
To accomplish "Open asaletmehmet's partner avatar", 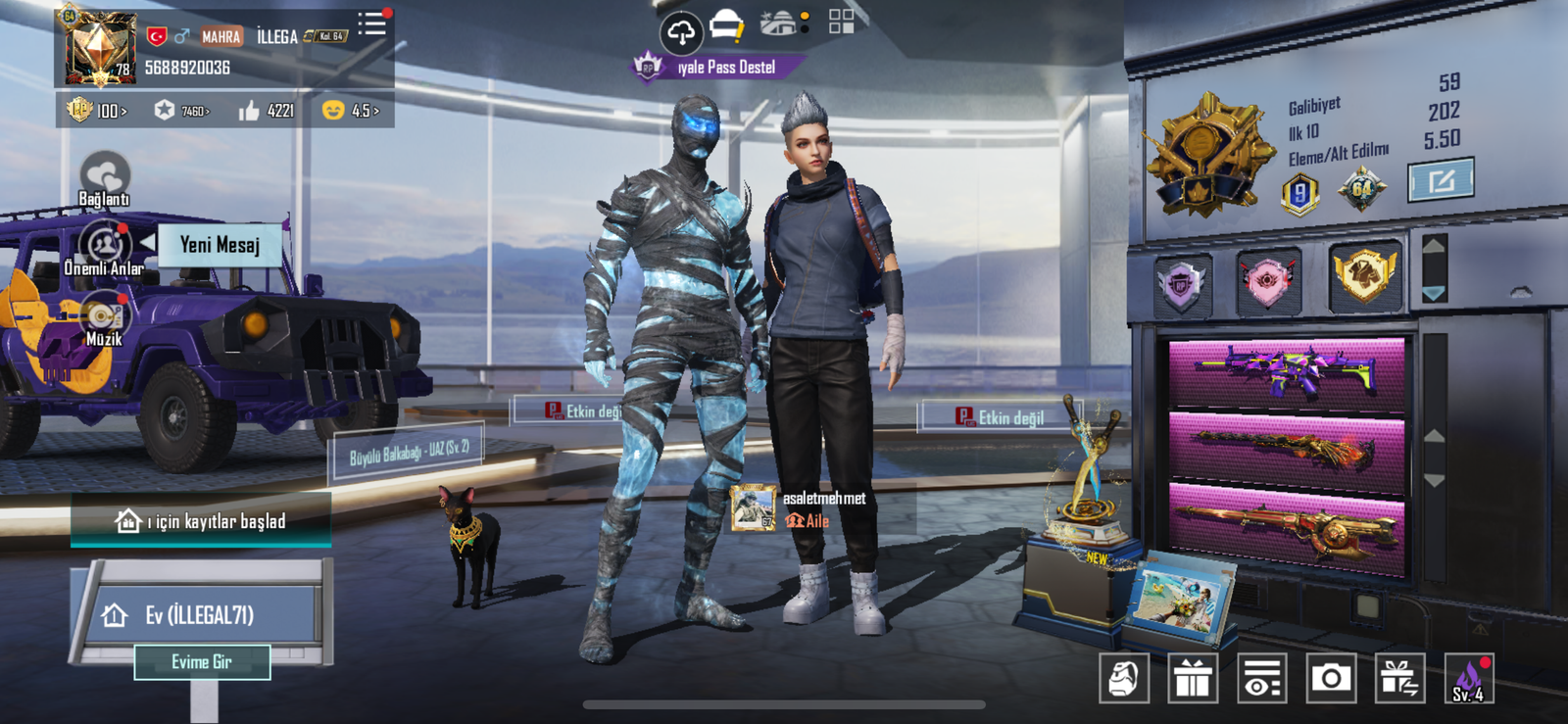I will [753, 508].
